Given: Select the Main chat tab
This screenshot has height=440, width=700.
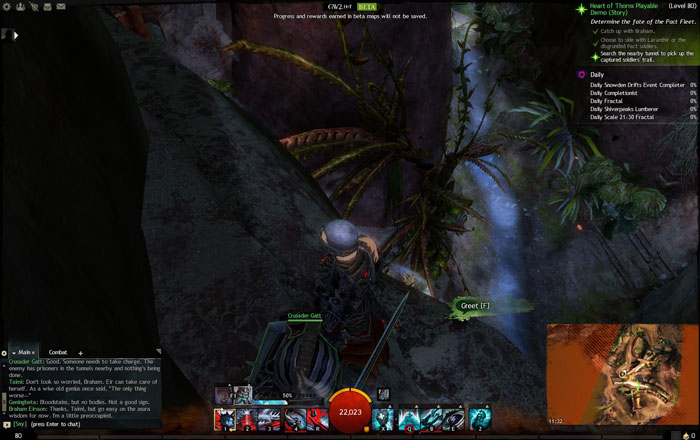Looking at the screenshot, I should pyautogui.click(x=25, y=352).
